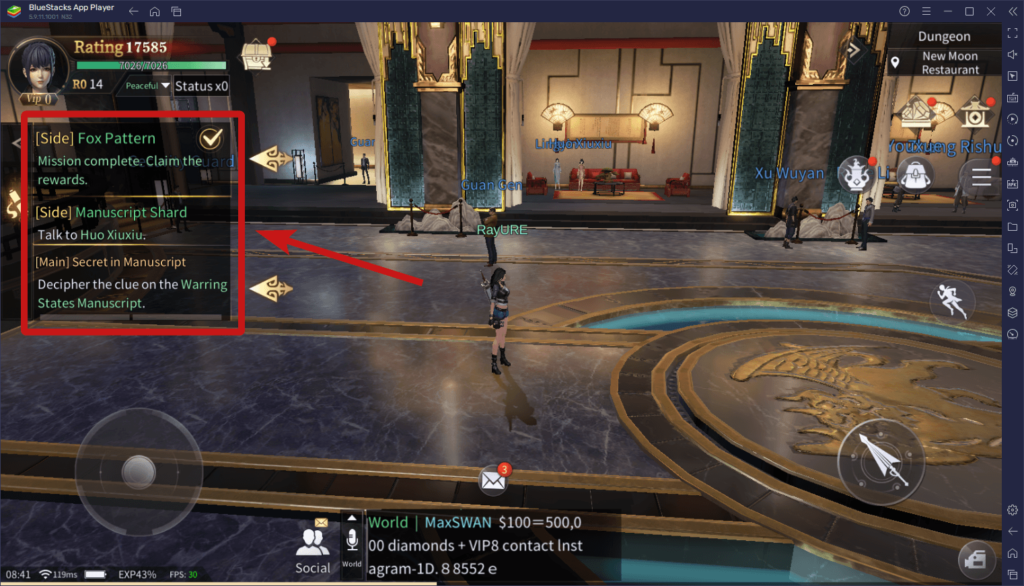Claim rewards for Fox Pattern quest
The width and height of the screenshot is (1024, 586).
point(211,138)
